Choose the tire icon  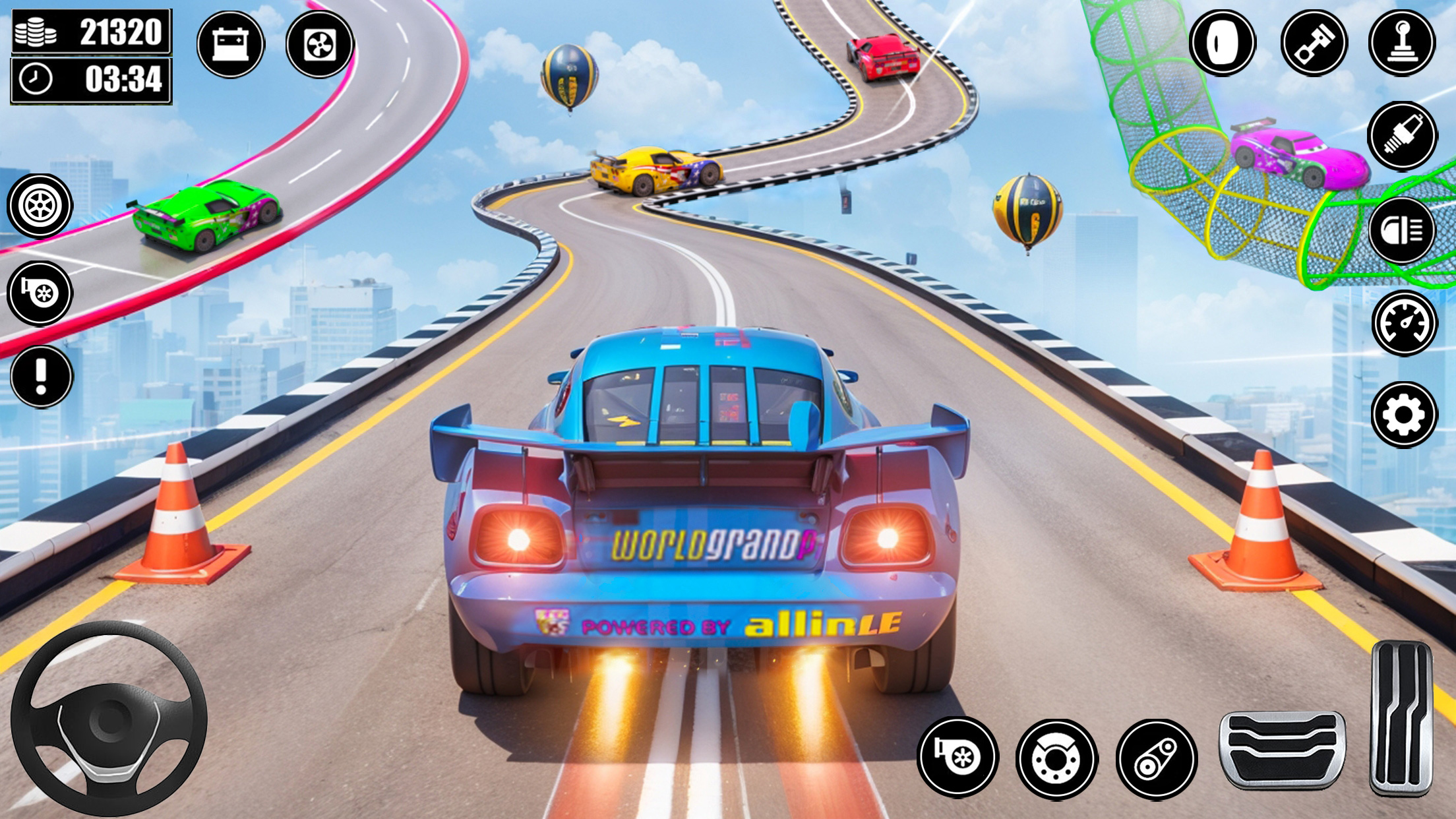point(1222,43)
